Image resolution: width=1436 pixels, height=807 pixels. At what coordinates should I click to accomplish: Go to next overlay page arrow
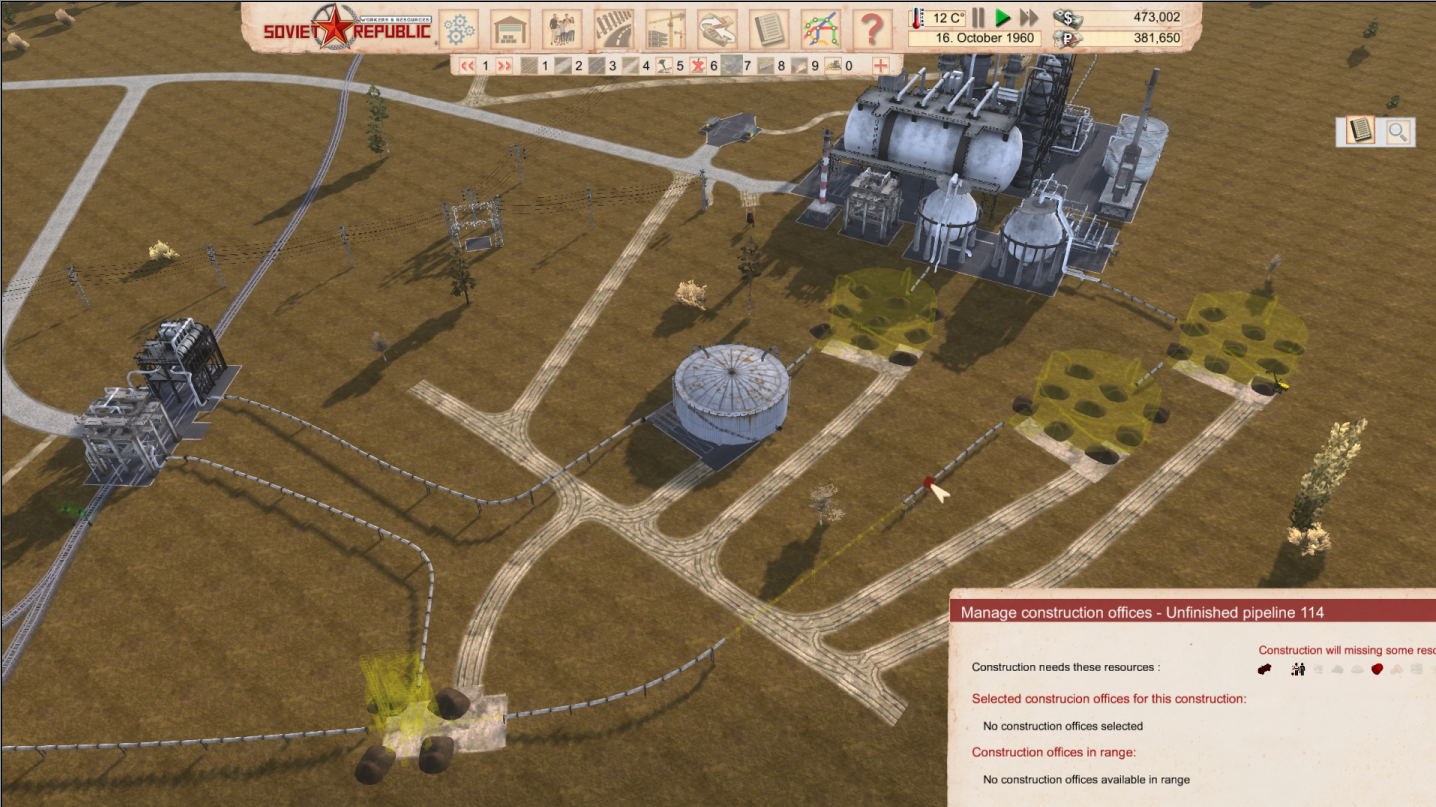click(x=504, y=66)
